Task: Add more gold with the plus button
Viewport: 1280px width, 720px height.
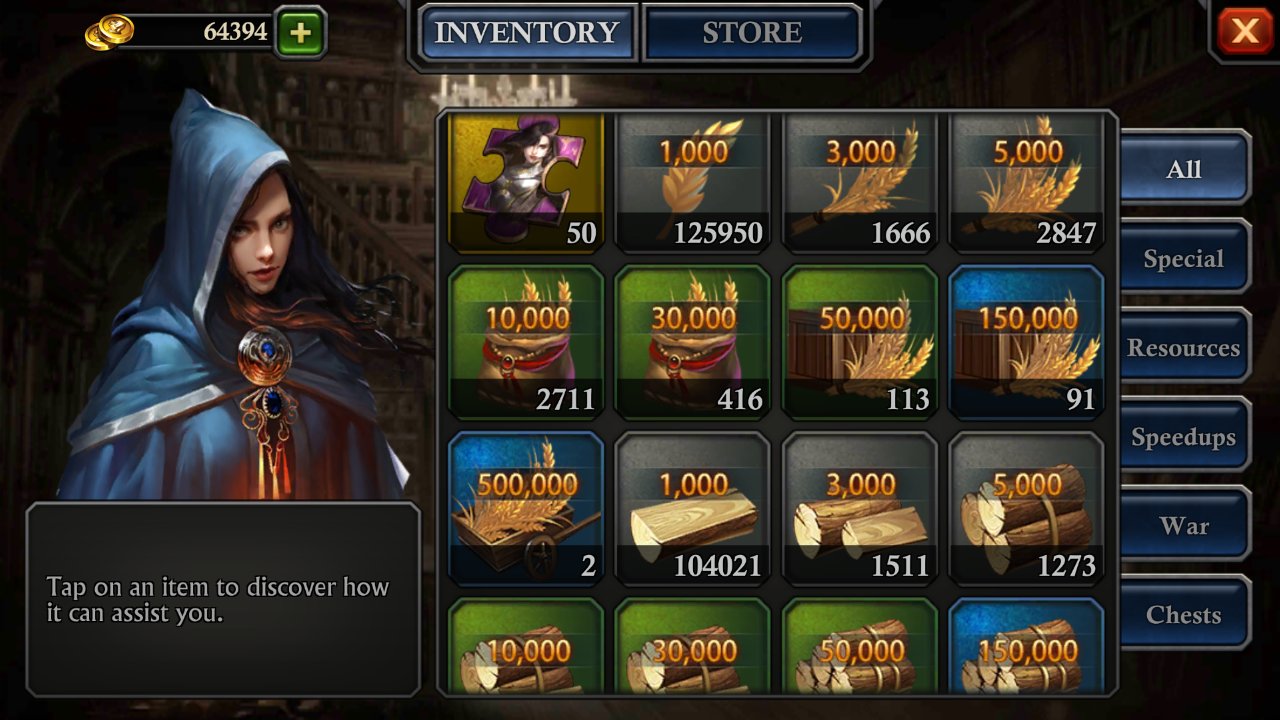Action: (300, 33)
